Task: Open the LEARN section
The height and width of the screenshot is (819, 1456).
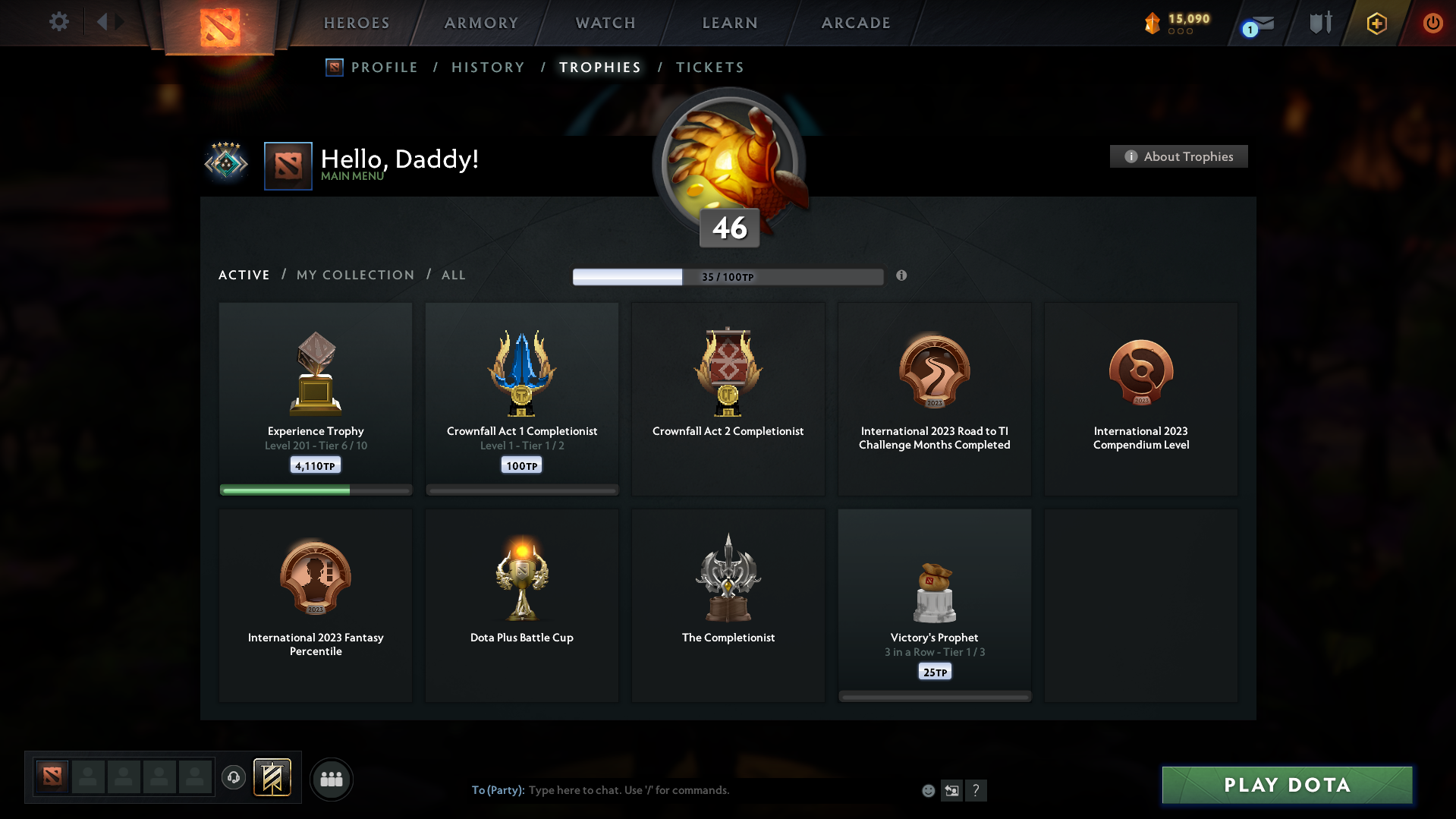Action: pos(728,23)
